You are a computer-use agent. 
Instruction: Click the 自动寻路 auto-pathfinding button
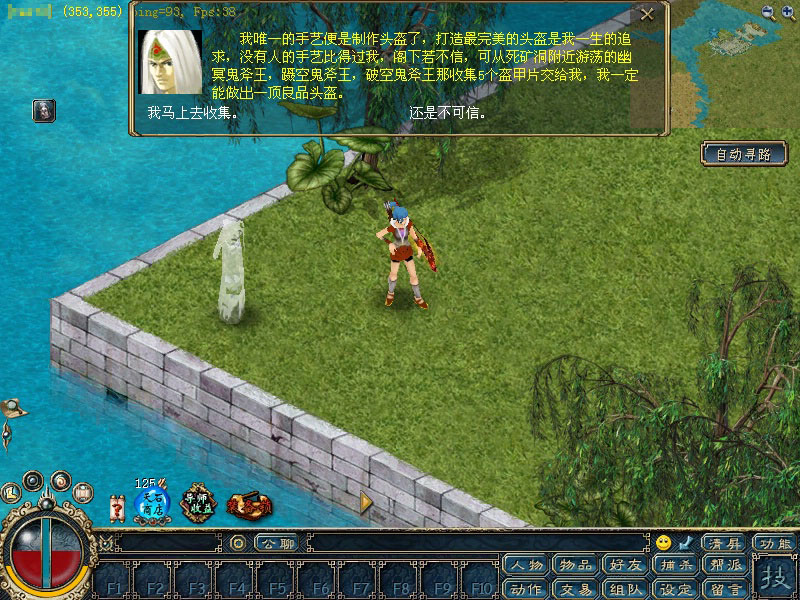click(744, 154)
